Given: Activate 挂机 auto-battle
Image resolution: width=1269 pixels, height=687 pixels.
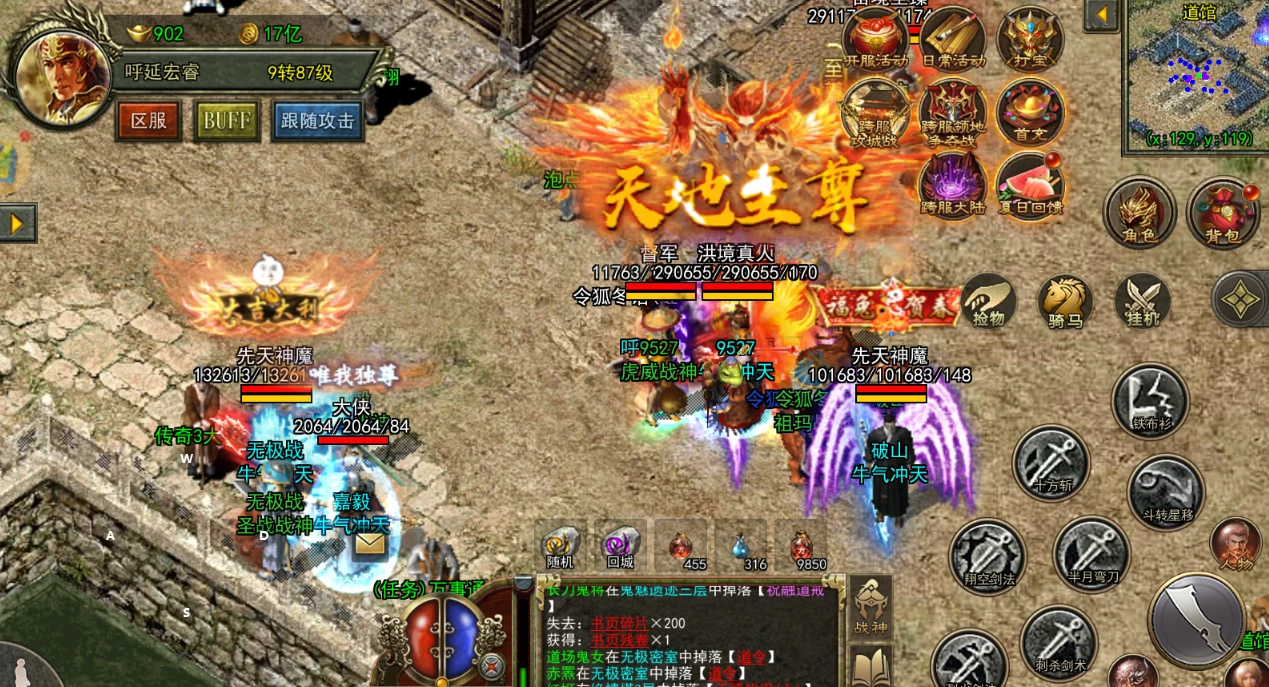Looking at the screenshot, I should coord(1142,301).
